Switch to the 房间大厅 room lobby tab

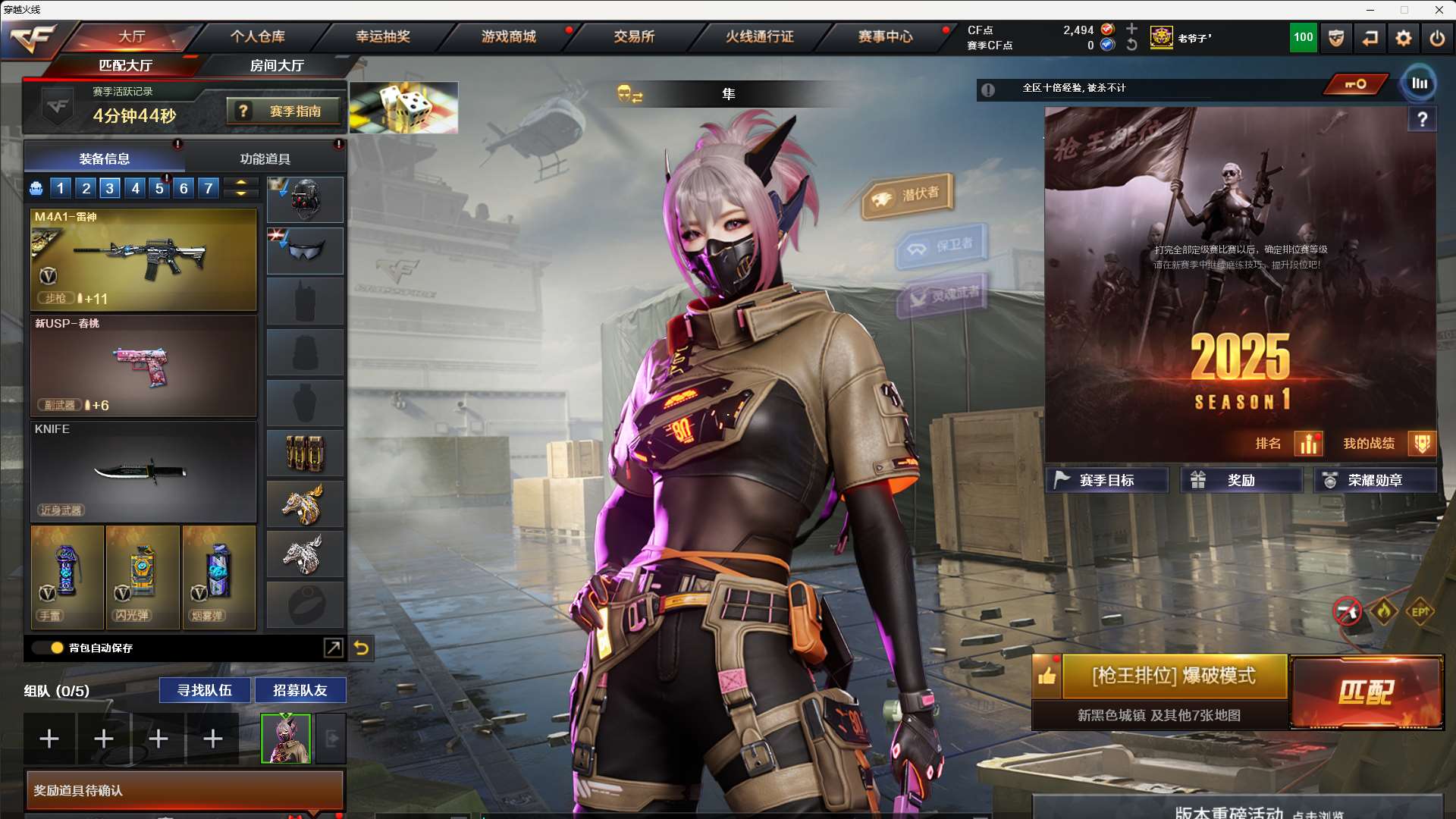tap(277, 65)
